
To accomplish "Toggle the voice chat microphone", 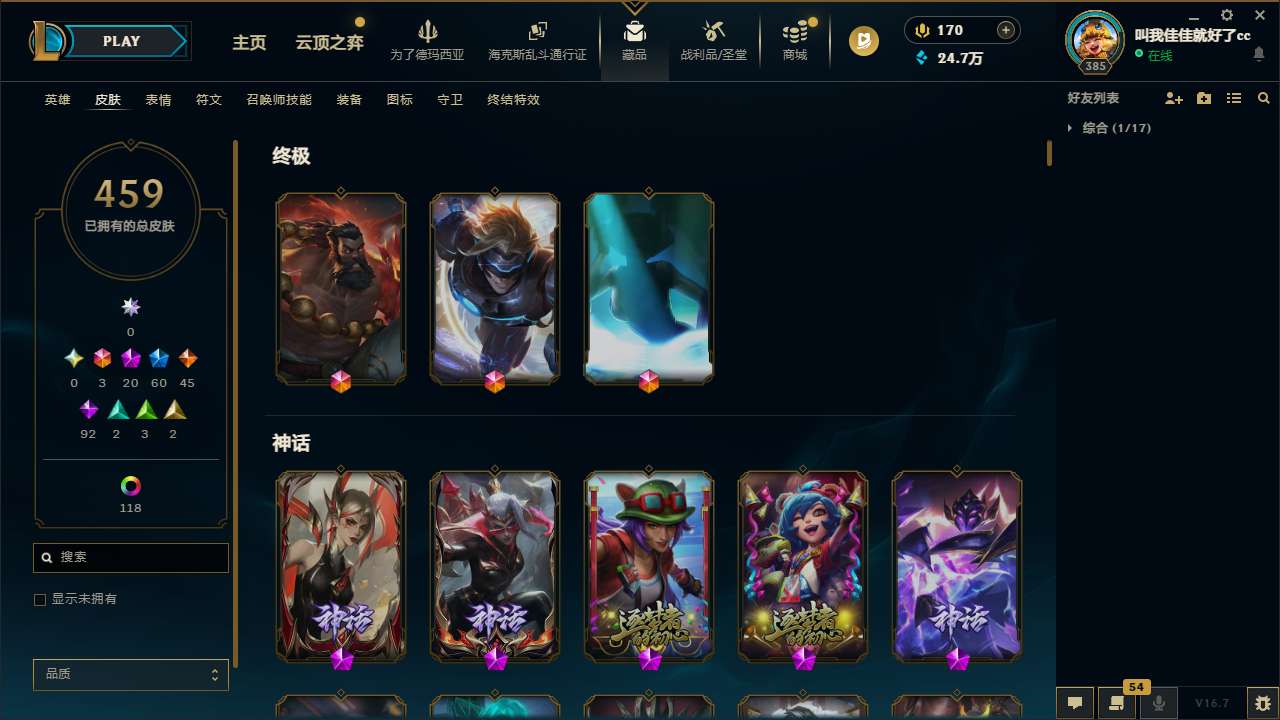I will [x=1158, y=702].
